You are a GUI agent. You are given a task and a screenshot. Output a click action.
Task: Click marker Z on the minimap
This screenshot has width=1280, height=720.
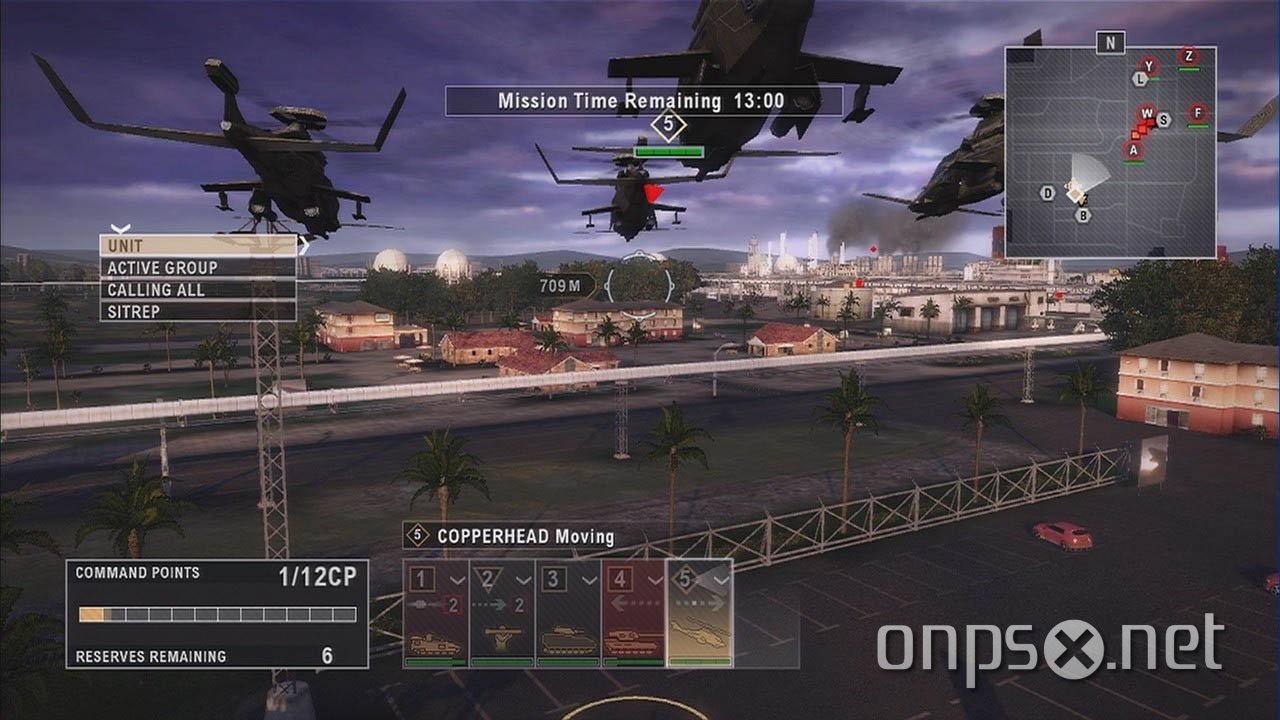click(x=1188, y=56)
